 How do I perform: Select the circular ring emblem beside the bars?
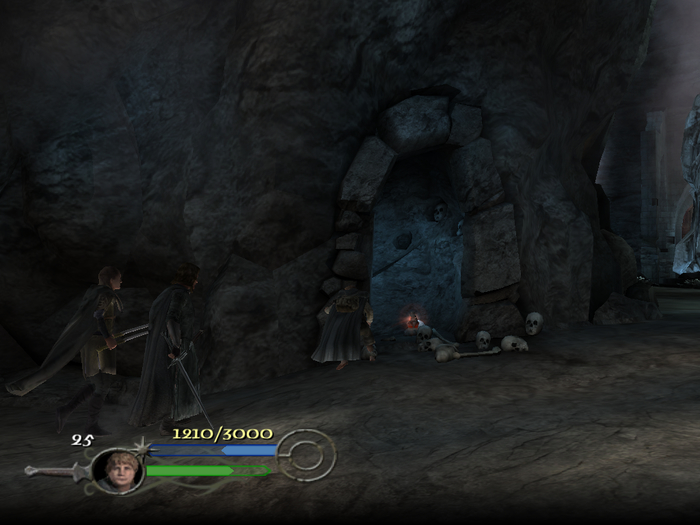(x=305, y=456)
